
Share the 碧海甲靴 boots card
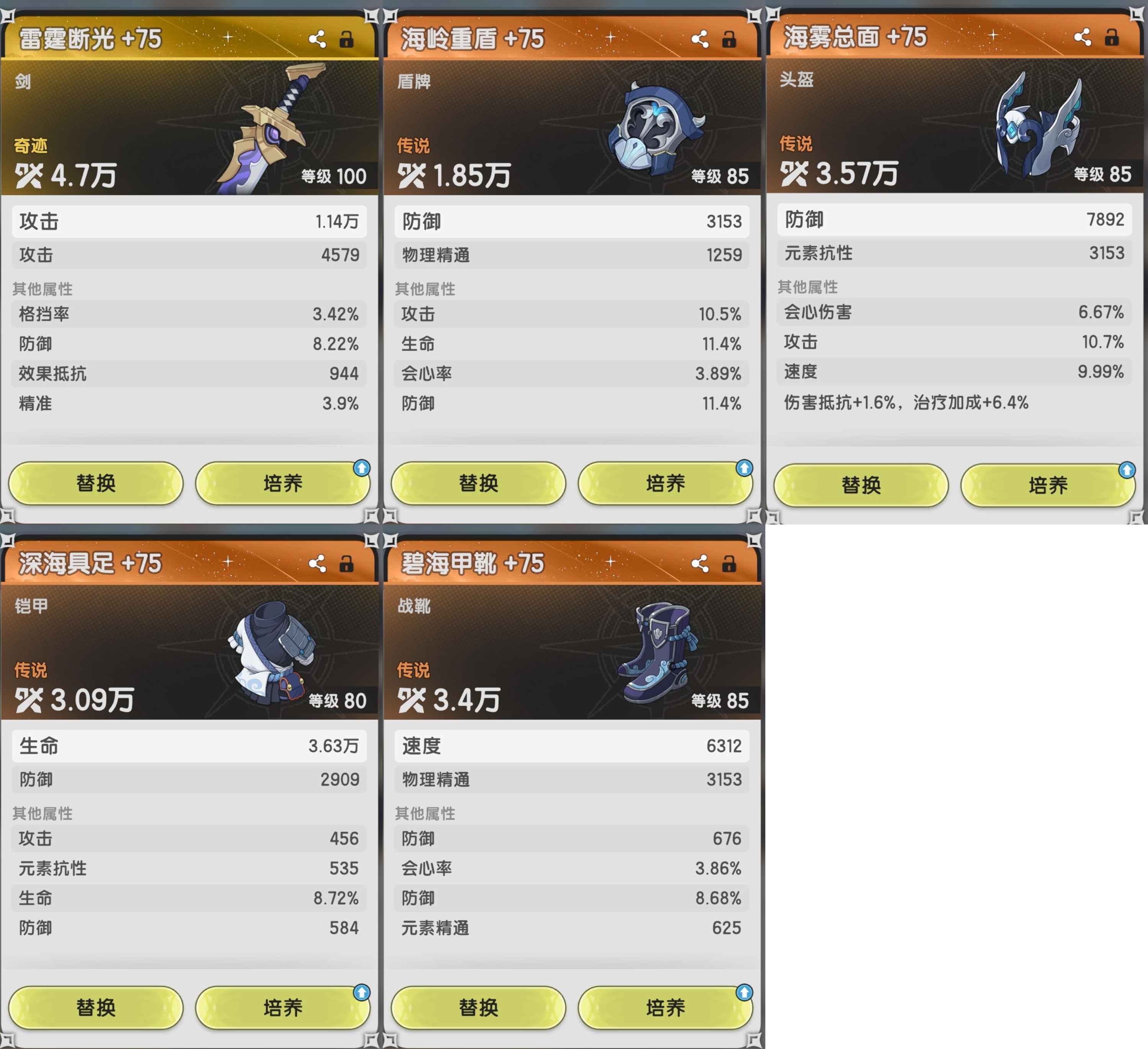coord(700,564)
